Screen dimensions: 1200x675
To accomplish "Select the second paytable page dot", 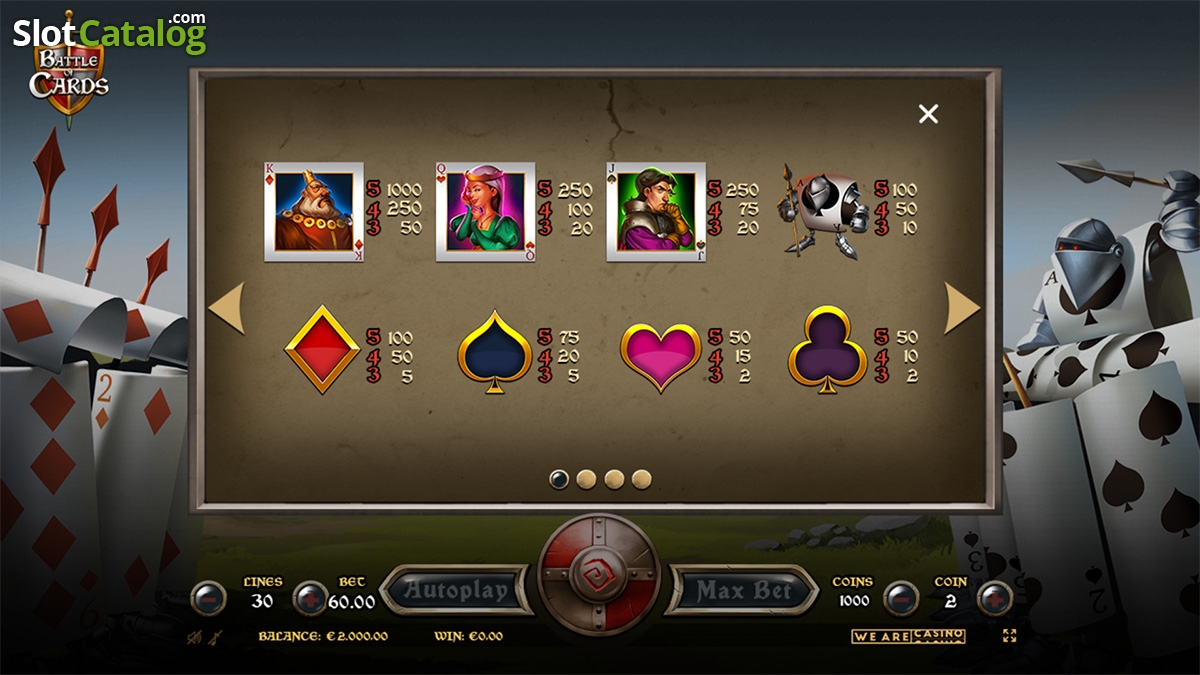I will pos(587,480).
